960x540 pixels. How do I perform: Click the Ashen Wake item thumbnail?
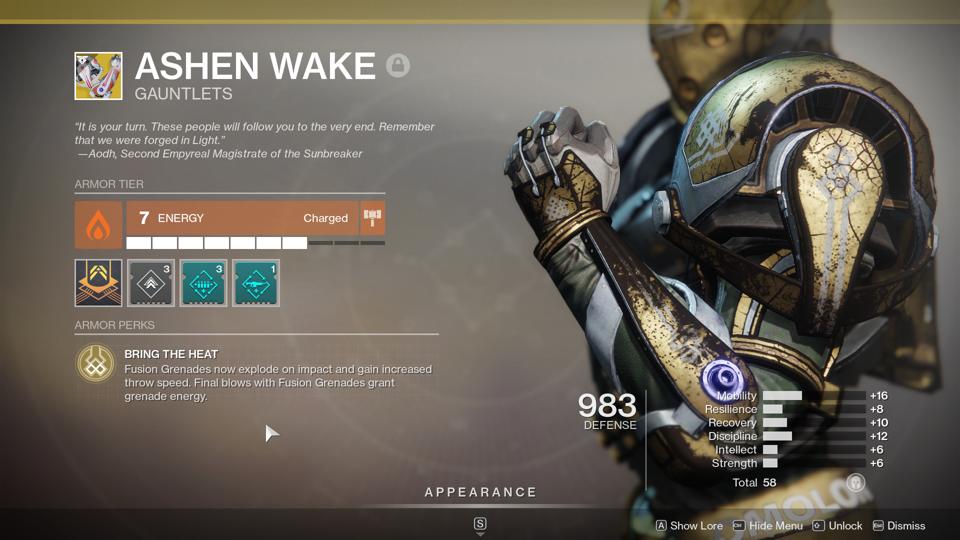(x=98, y=76)
